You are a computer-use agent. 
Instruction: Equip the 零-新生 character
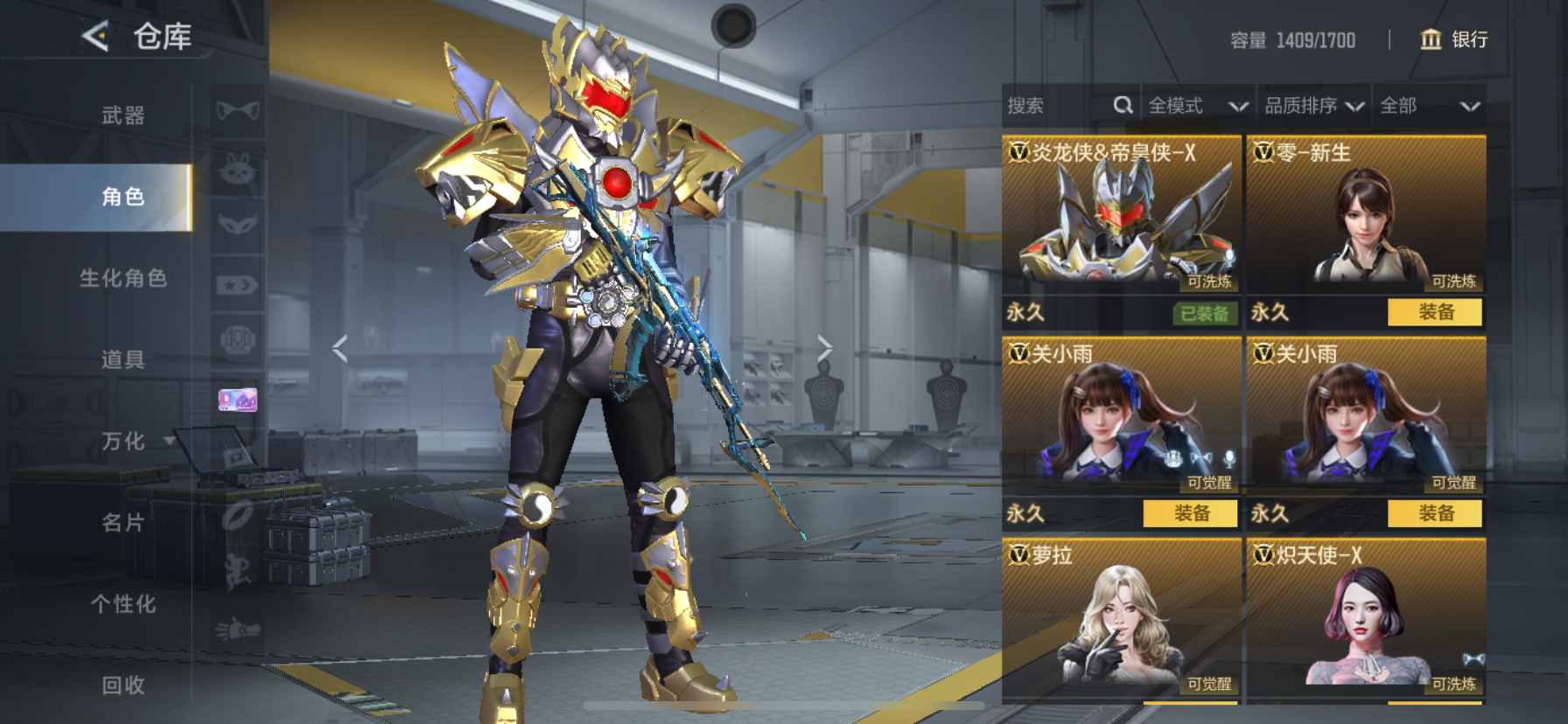pyautogui.click(x=1435, y=312)
